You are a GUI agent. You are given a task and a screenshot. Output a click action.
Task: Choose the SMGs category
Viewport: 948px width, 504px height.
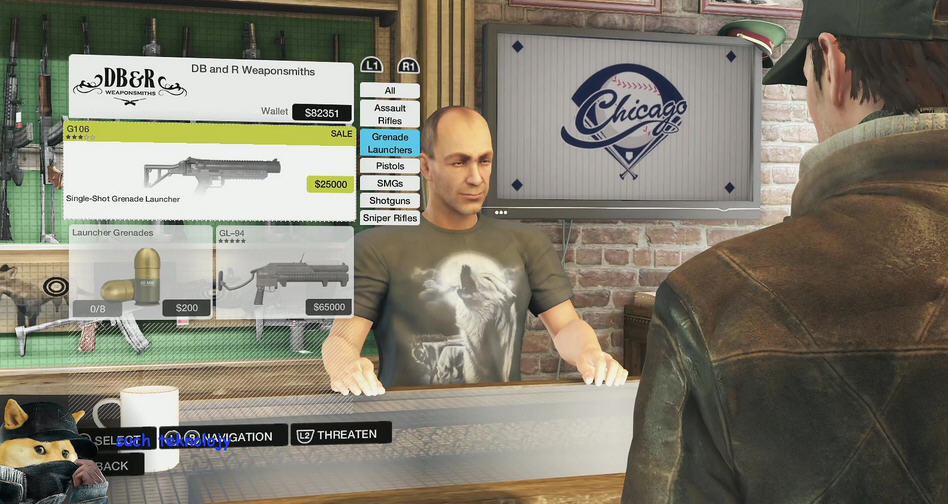point(389,183)
